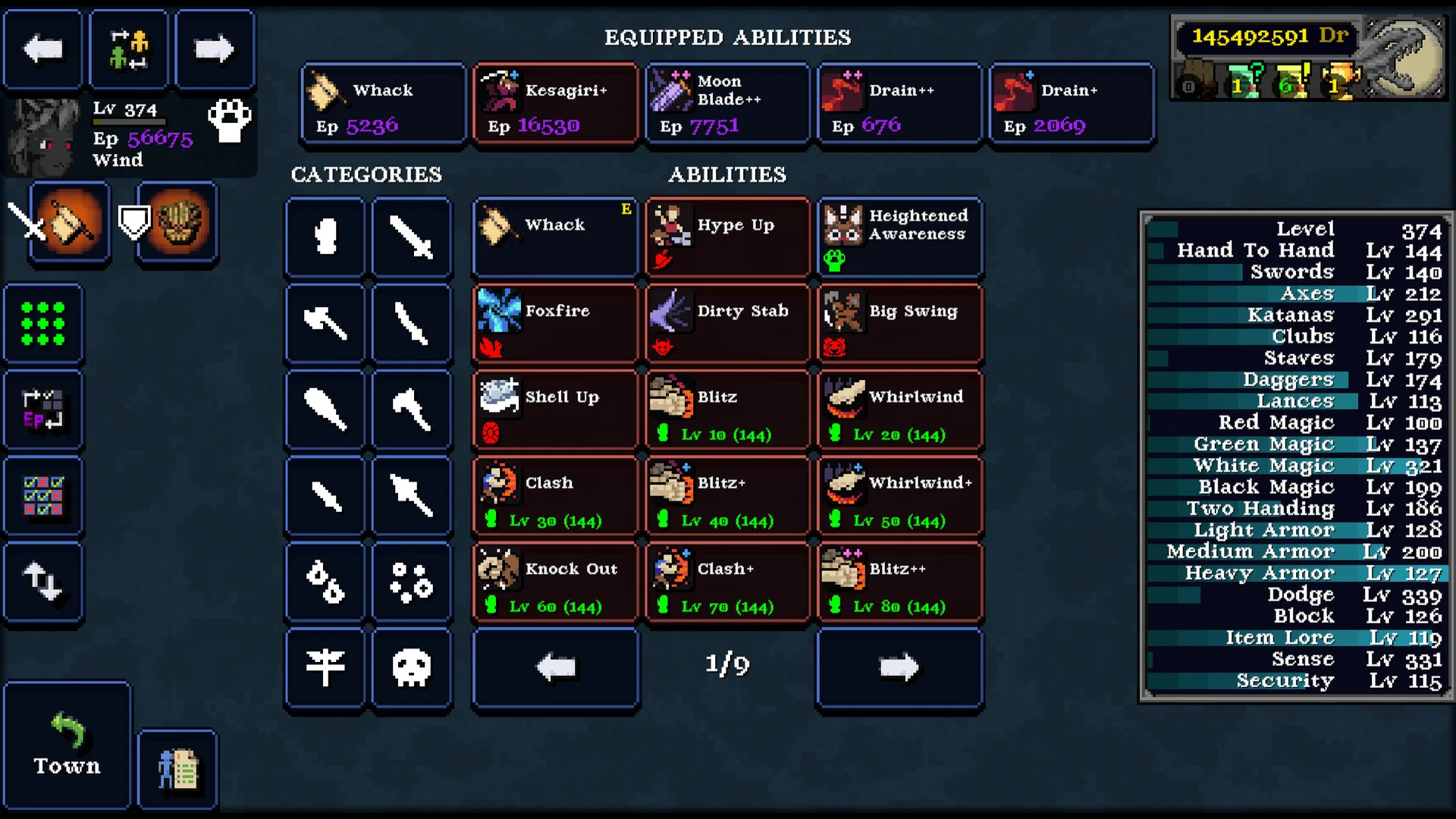
Task: Go back to the previous character
Action: coord(42,49)
